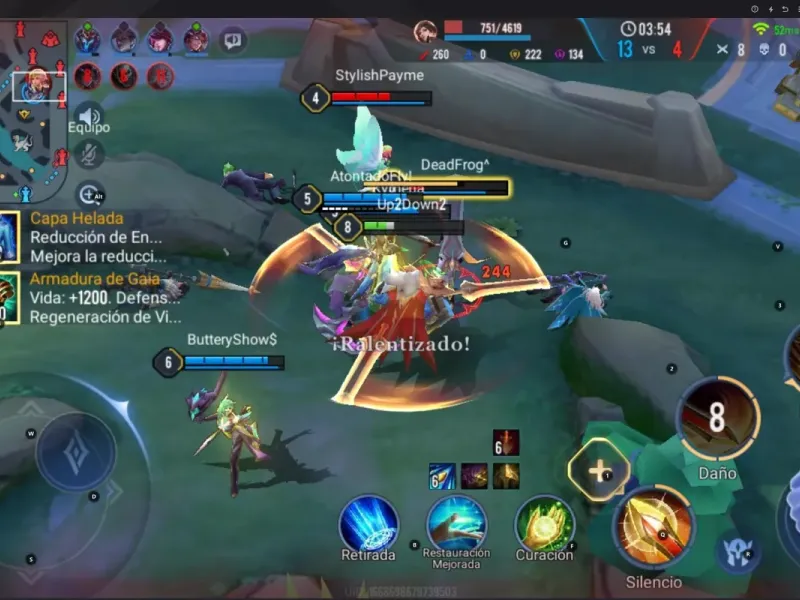This screenshot has height=600, width=800.
Task: Click the magnifier zoom button below microphone
Action: [x=89, y=194]
